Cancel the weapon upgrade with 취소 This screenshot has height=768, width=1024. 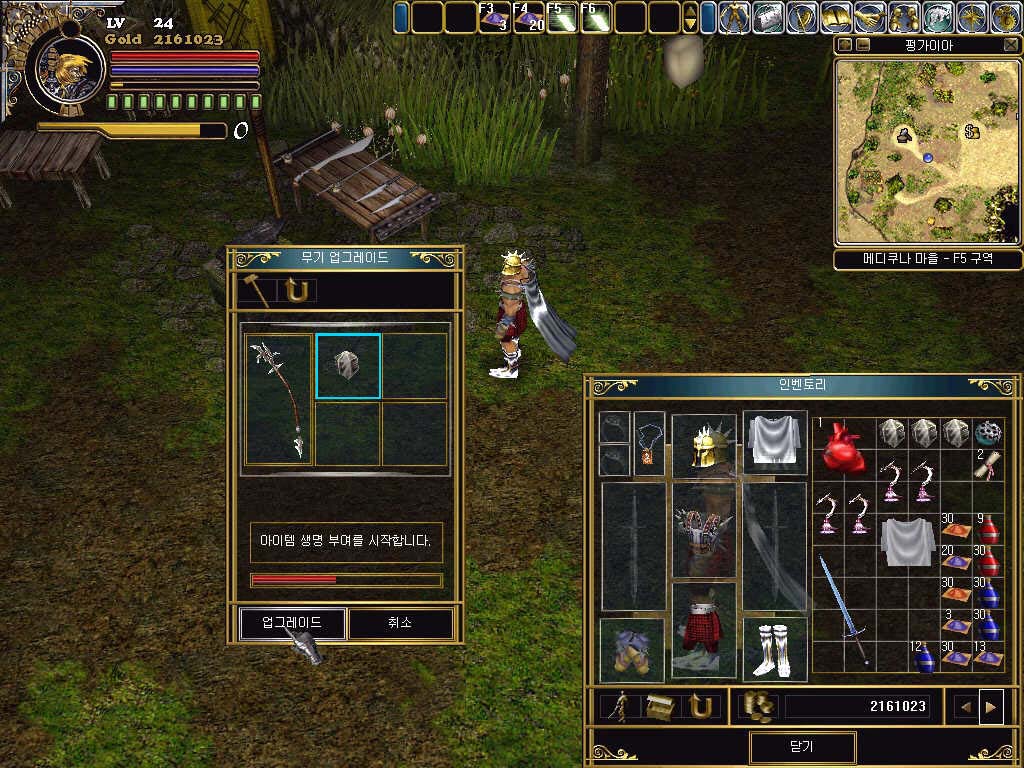pyautogui.click(x=400, y=623)
